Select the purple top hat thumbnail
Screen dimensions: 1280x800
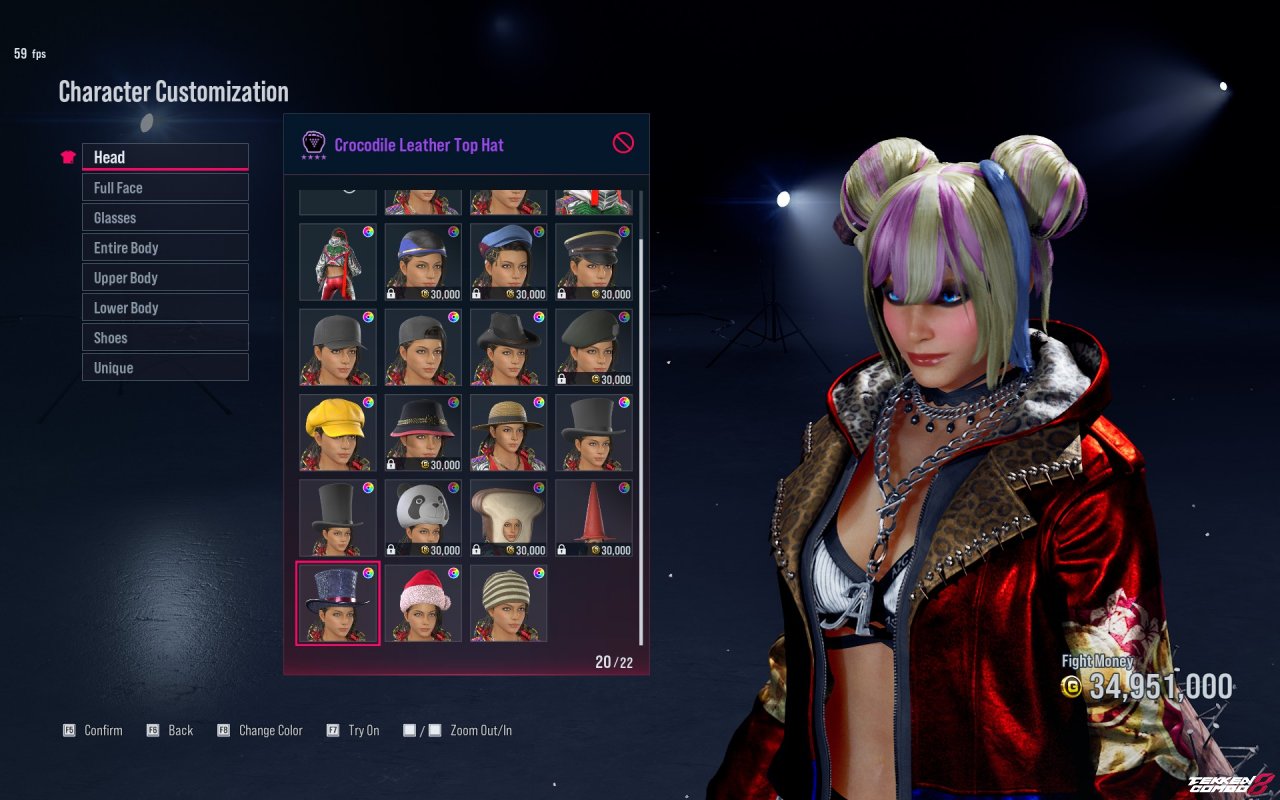point(337,602)
